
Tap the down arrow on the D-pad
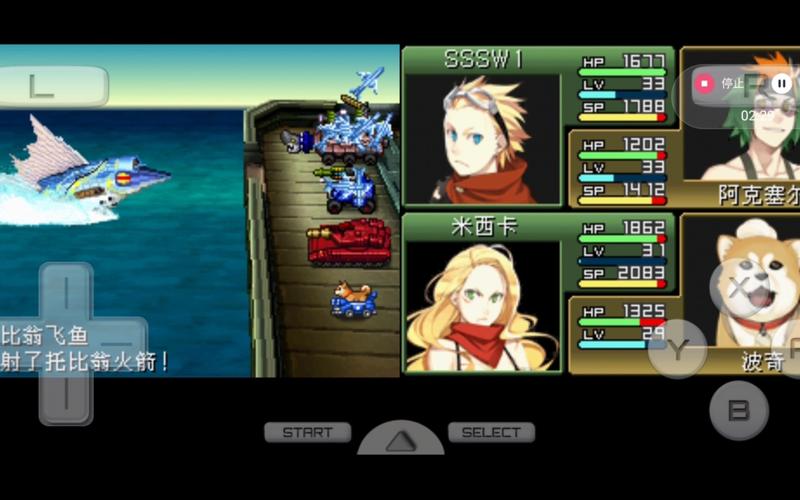[x=66, y=395]
